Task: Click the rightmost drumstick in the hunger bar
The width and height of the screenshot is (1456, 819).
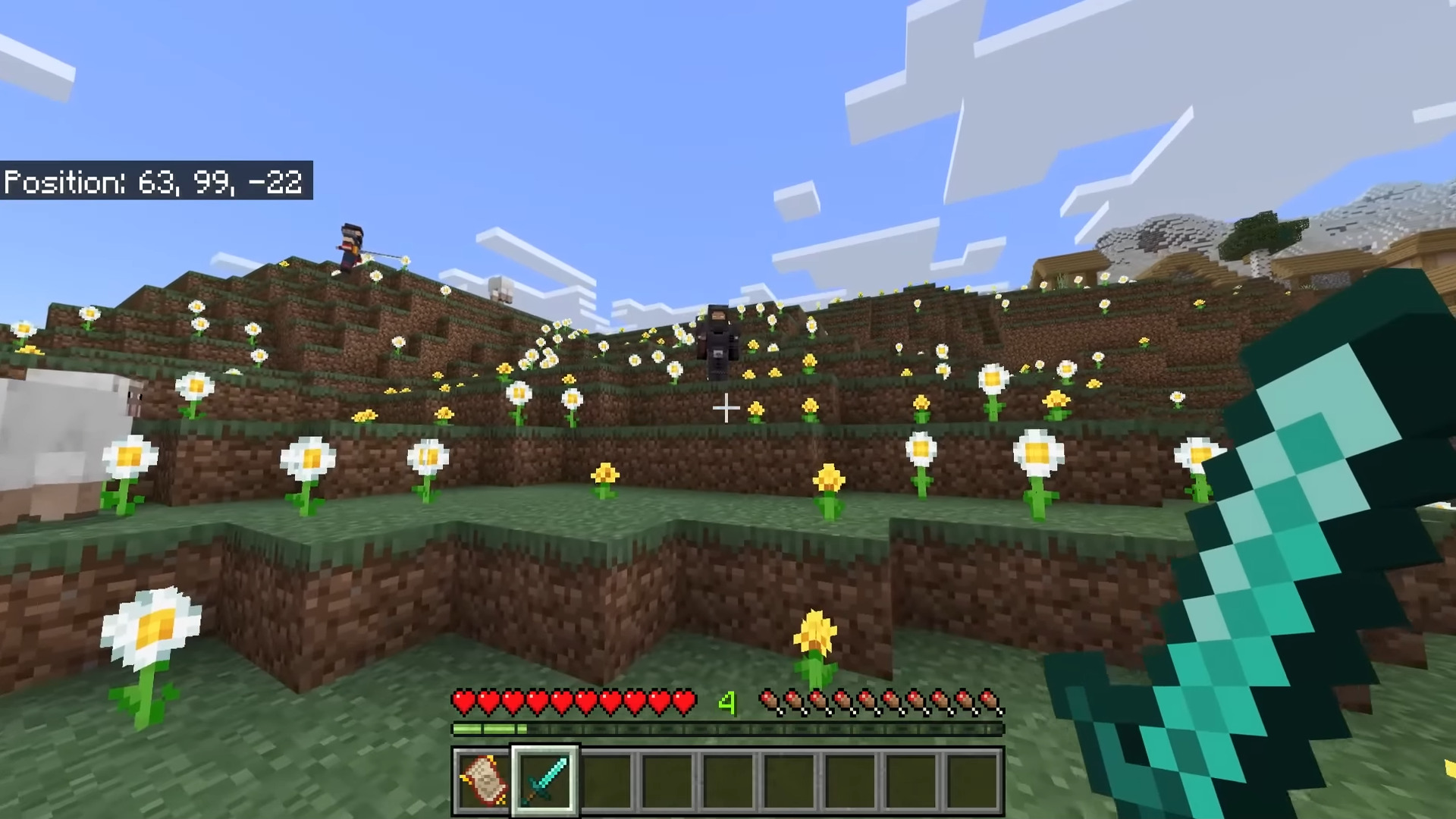Action: pos(990,702)
